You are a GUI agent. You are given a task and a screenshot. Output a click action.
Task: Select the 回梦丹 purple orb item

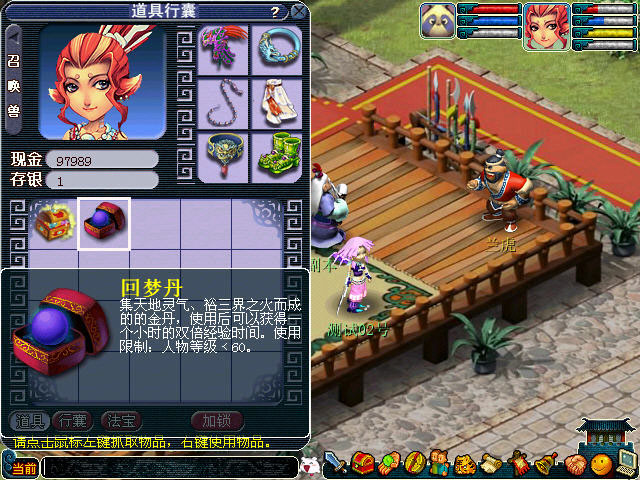click(104, 224)
